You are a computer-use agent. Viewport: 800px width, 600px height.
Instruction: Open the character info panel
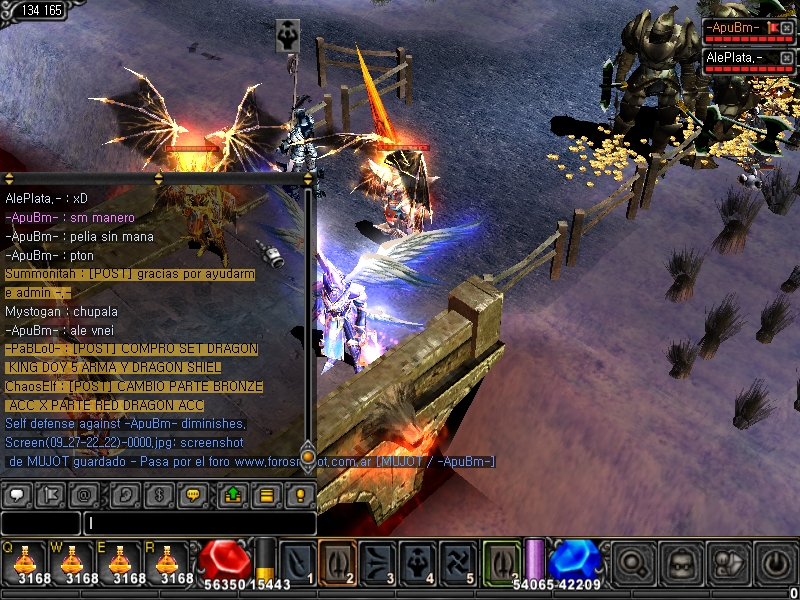pyautogui.click(x=729, y=563)
